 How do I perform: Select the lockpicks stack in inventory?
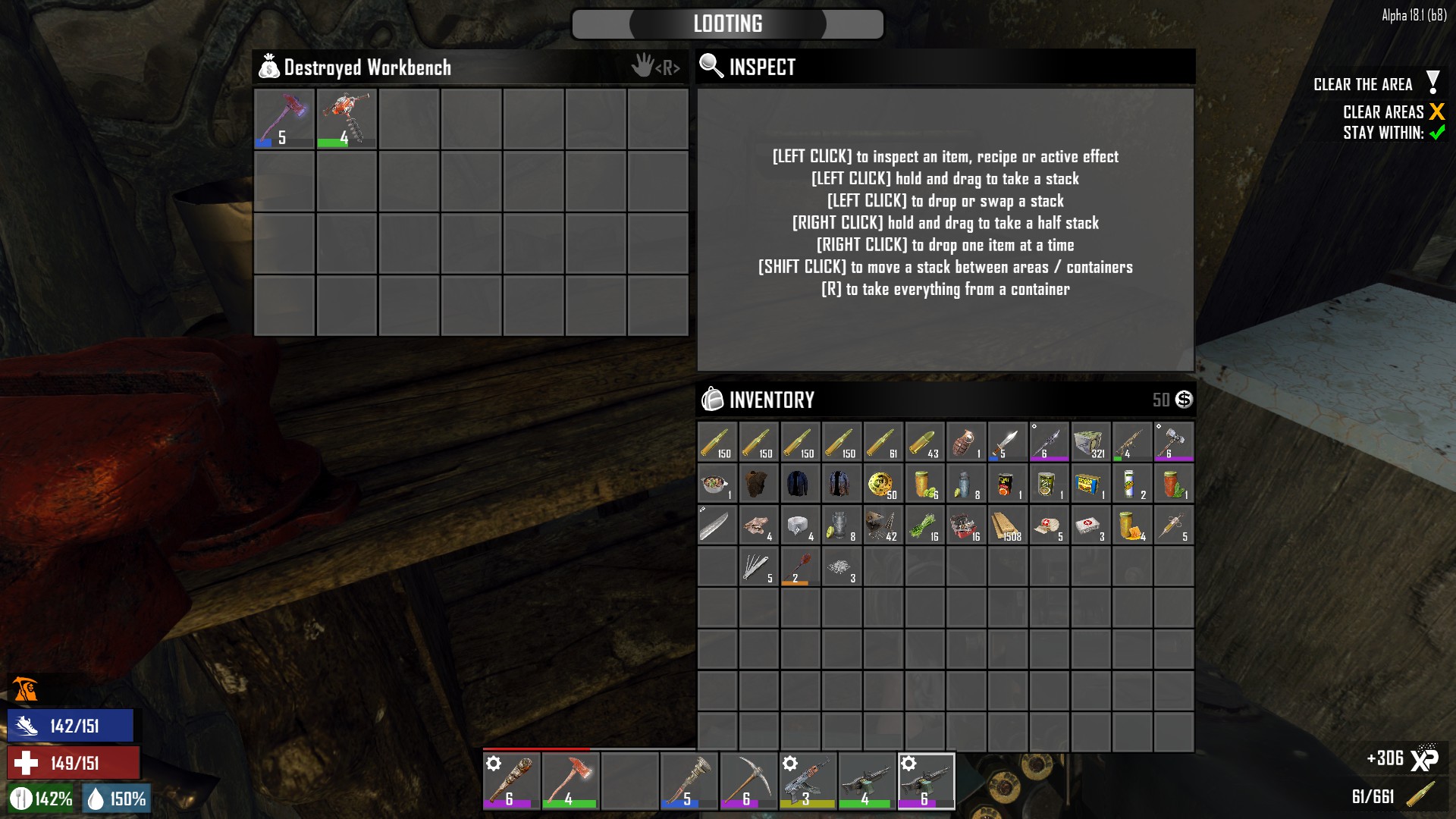point(758,567)
